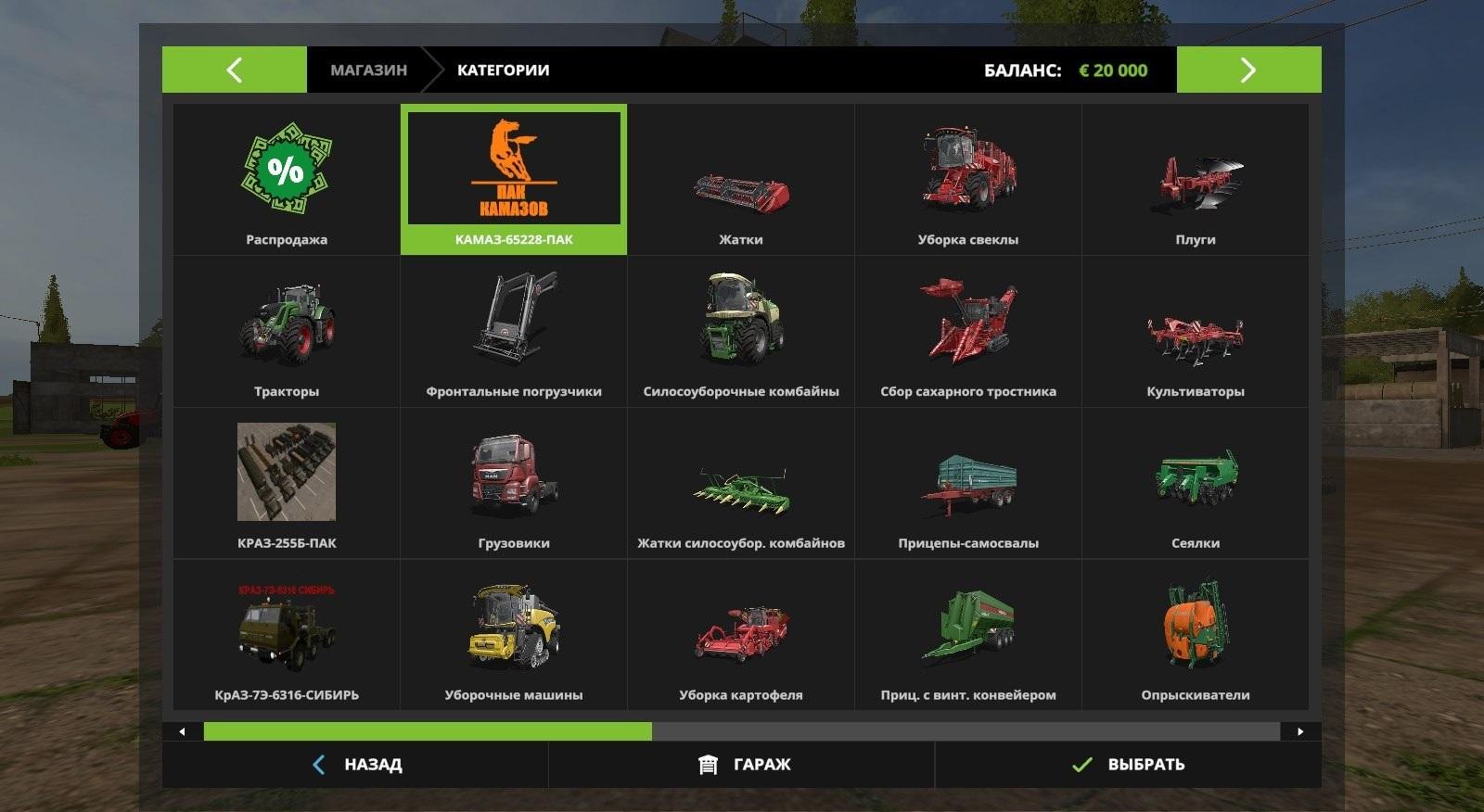Click the МАГАЗИН breadcrumb
Viewport: 1484px width, 812px height.
pos(368,70)
